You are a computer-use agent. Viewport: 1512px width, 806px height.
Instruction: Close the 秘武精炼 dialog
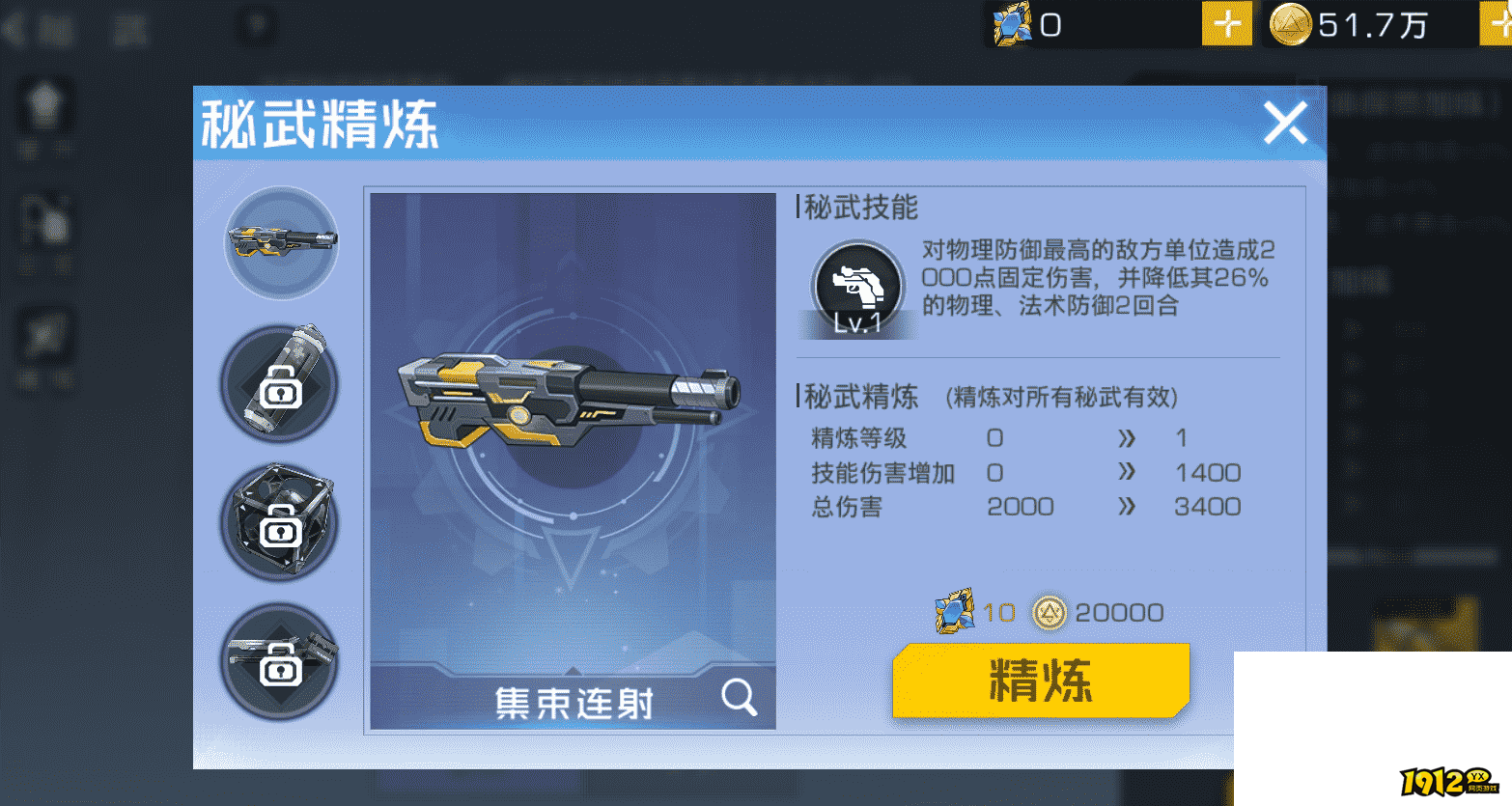[1285, 124]
